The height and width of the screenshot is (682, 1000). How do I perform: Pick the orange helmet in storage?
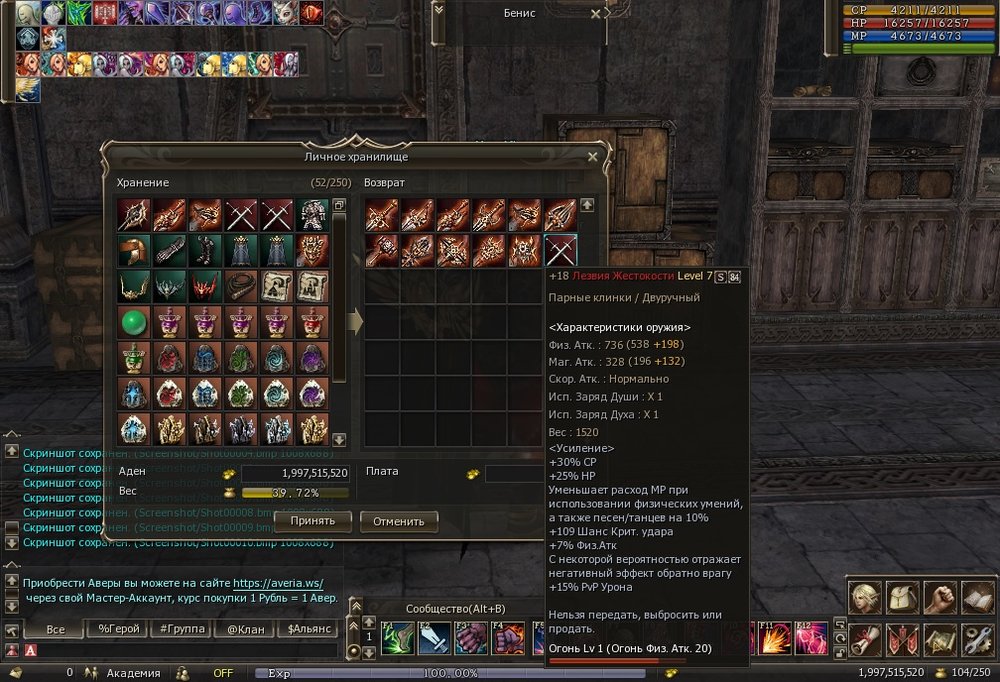coord(133,250)
